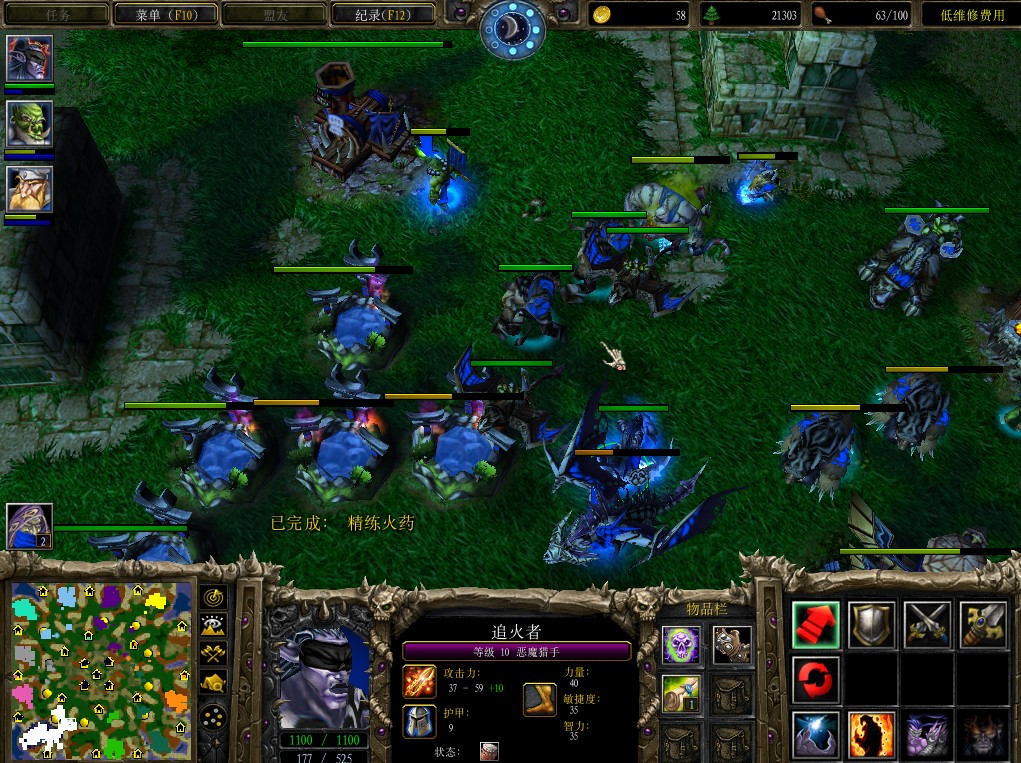Image resolution: width=1021 pixels, height=763 pixels.
Task: Select the armored gauntlet inventory item
Action: [x=733, y=644]
